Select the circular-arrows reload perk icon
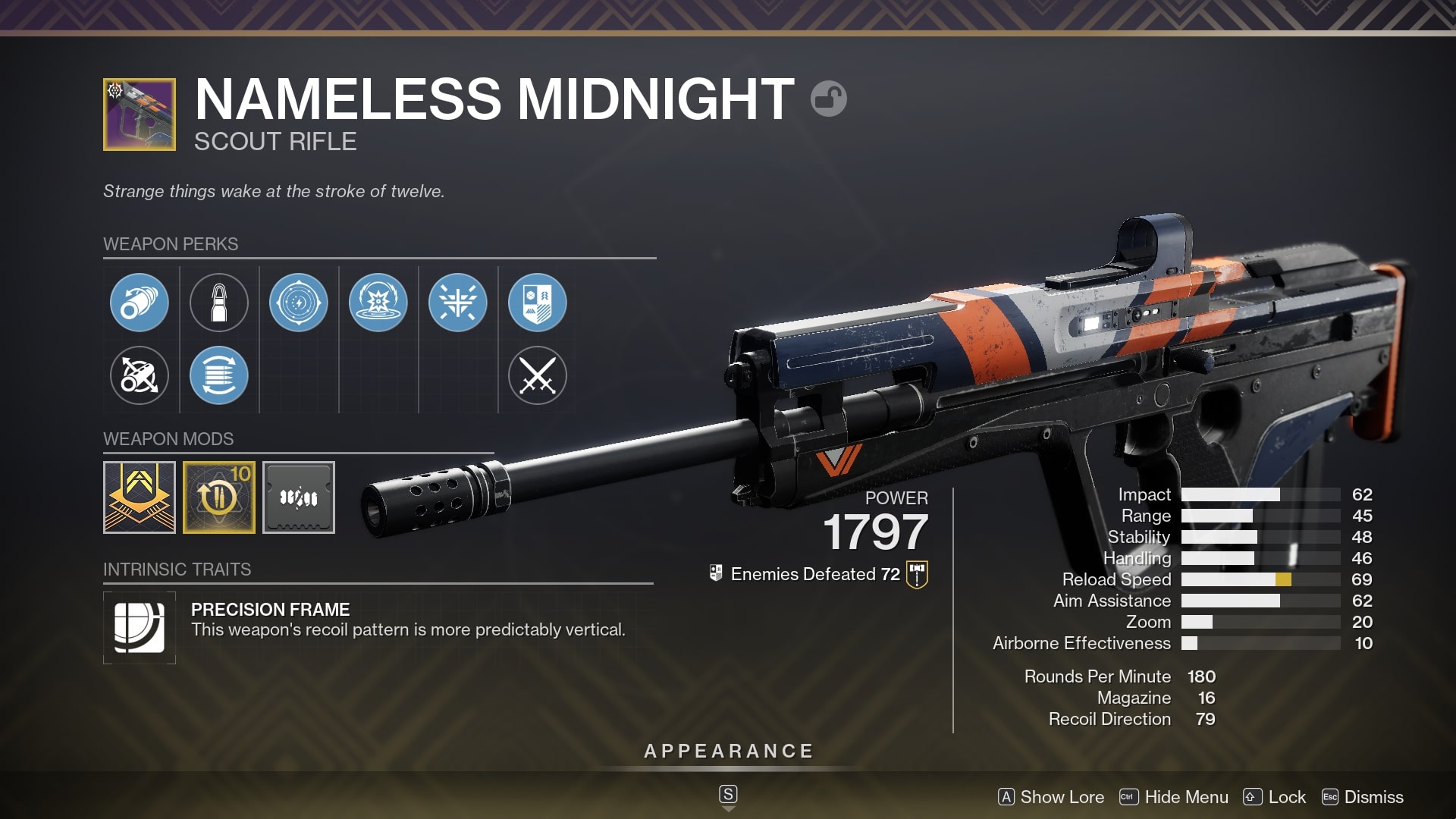Image resolution: width=1456 pixels, height=819 pixels. point(219,377)
